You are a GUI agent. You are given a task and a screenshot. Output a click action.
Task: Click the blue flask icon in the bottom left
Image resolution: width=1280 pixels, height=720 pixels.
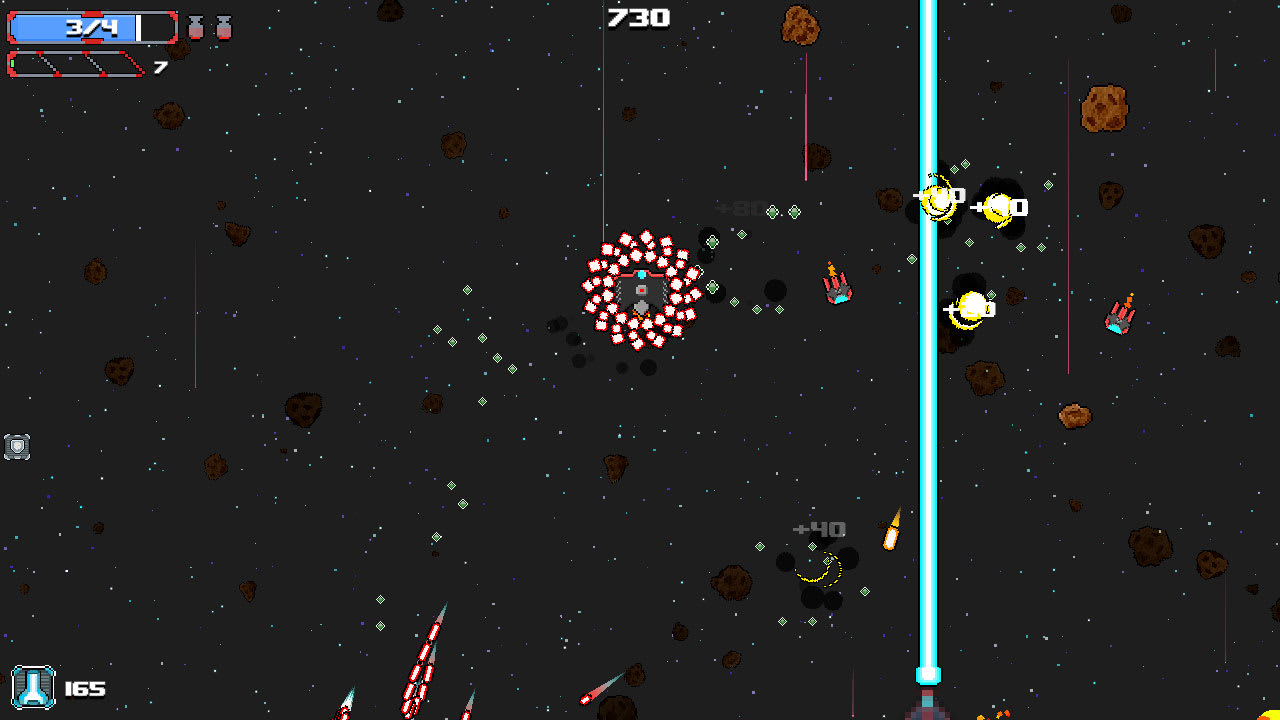33,688
